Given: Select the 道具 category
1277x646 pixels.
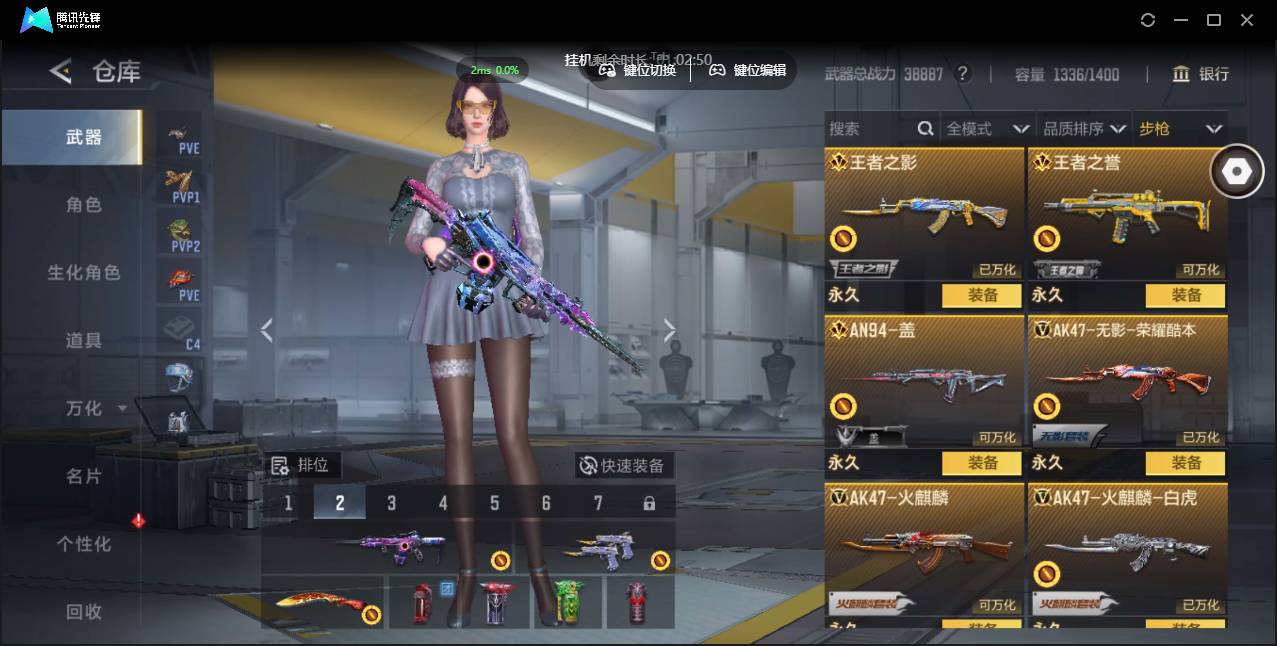Looking at the screenshot, I should (x=84, y=341).
